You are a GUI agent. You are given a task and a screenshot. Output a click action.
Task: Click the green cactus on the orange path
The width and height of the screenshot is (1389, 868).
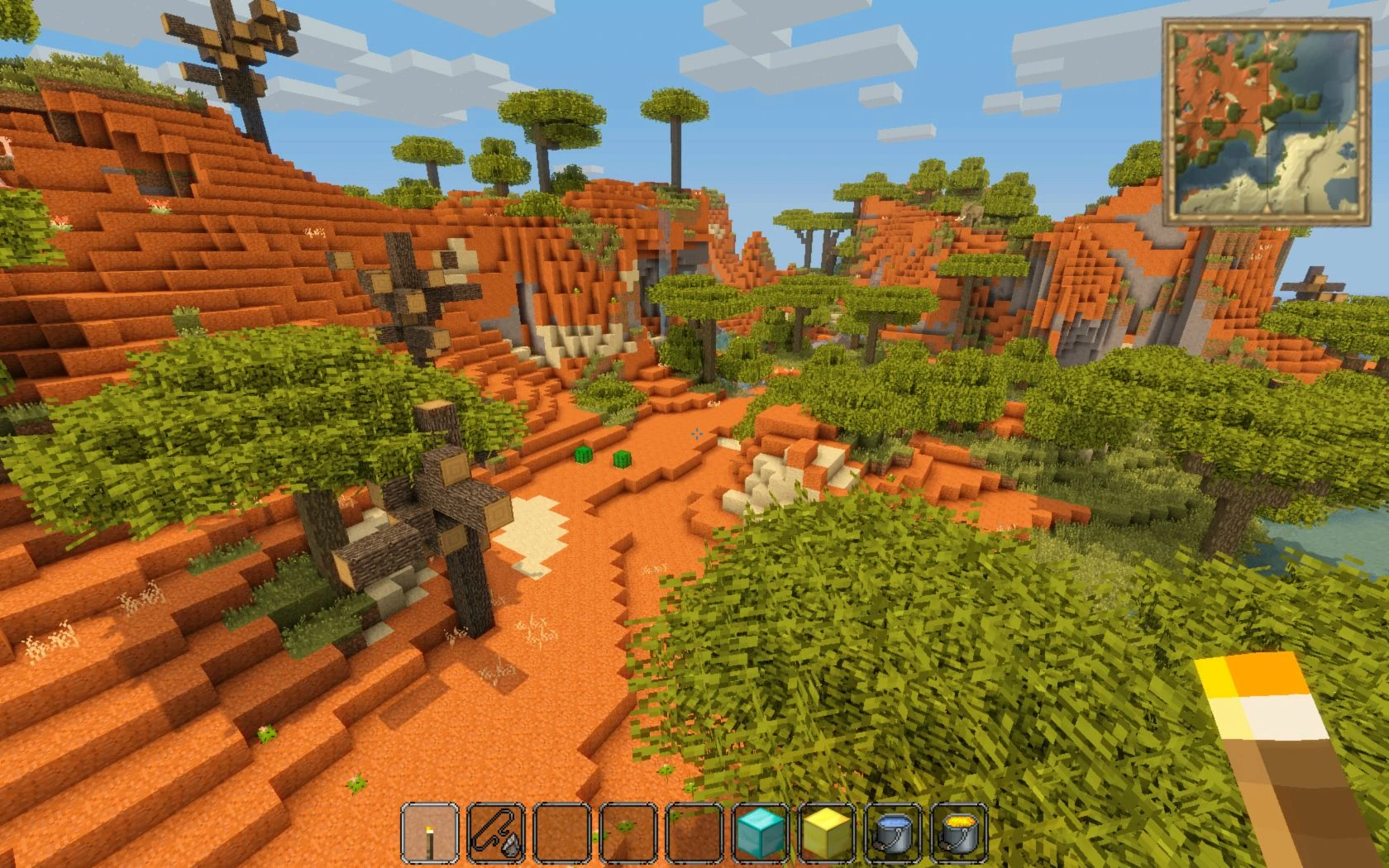click(585, 453)
